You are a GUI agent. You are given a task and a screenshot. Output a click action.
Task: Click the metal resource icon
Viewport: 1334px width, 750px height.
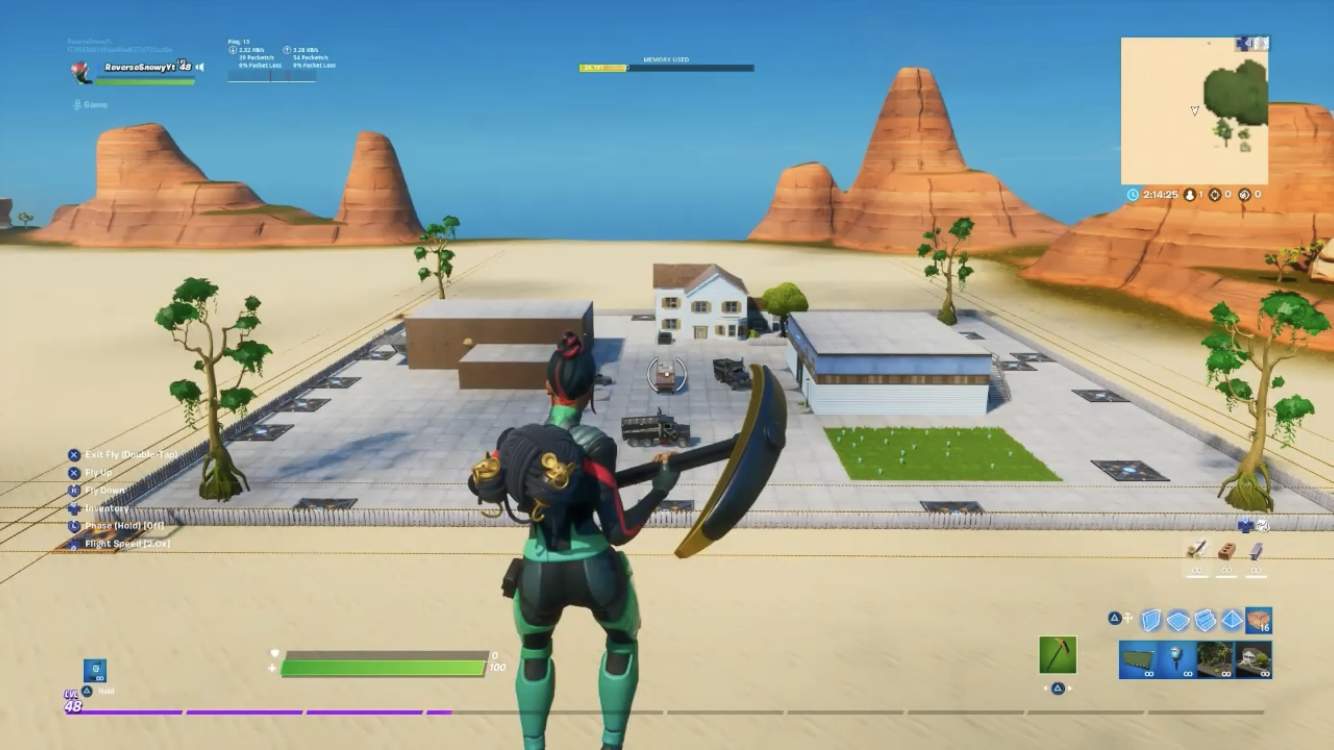[1257, 551]
